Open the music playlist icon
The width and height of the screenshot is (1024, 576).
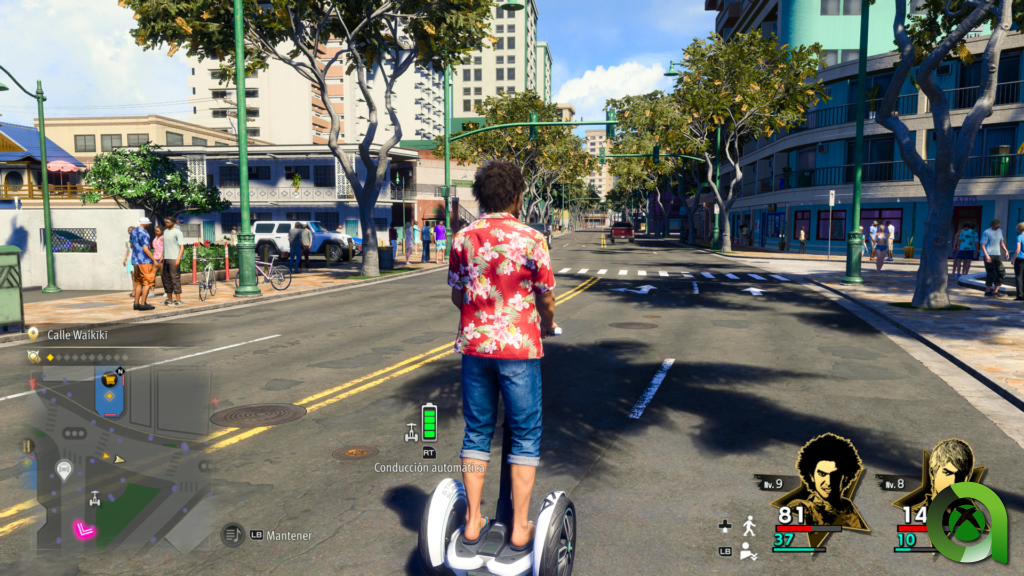(233, 535)
